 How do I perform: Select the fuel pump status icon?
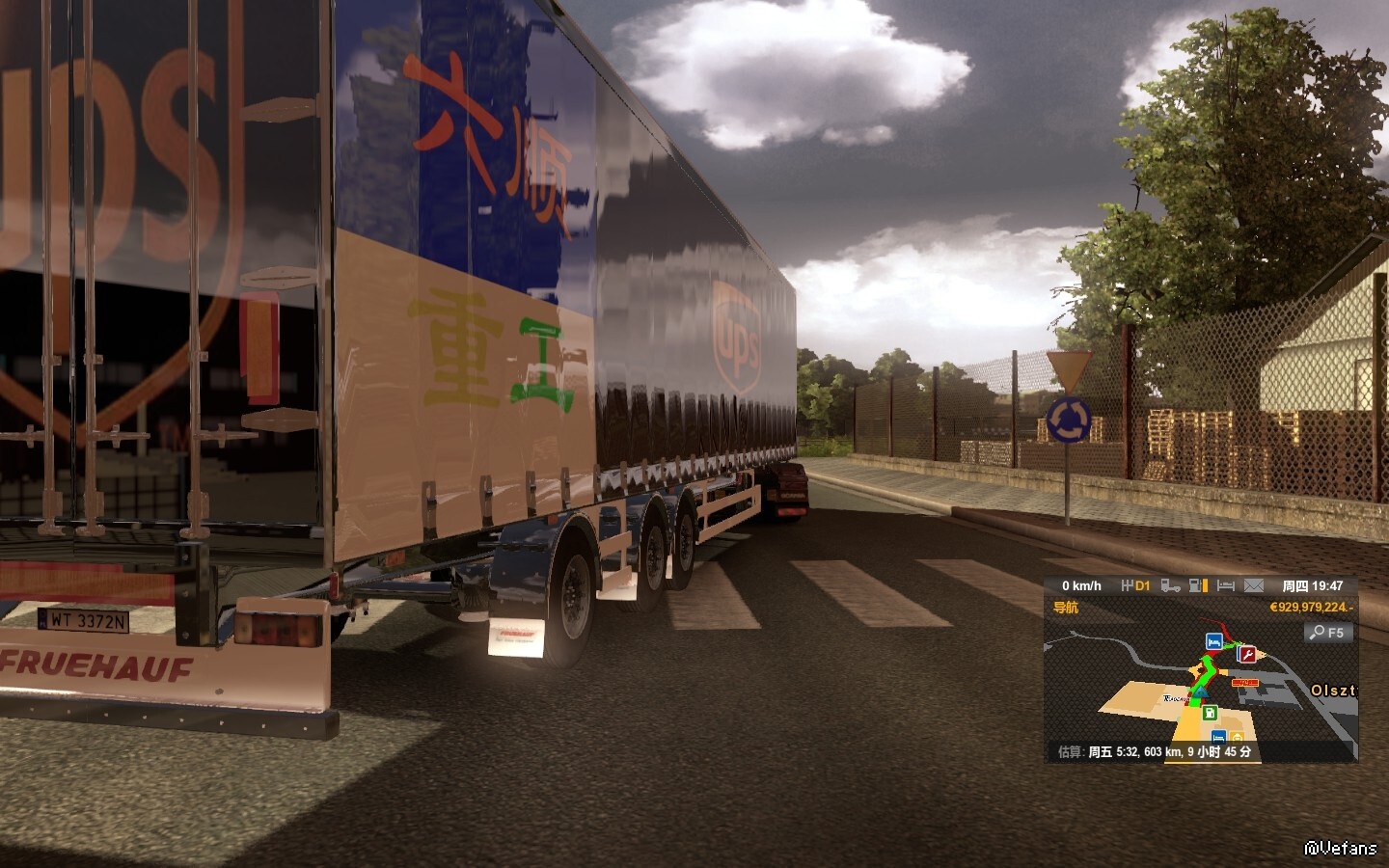point(1198,585)
